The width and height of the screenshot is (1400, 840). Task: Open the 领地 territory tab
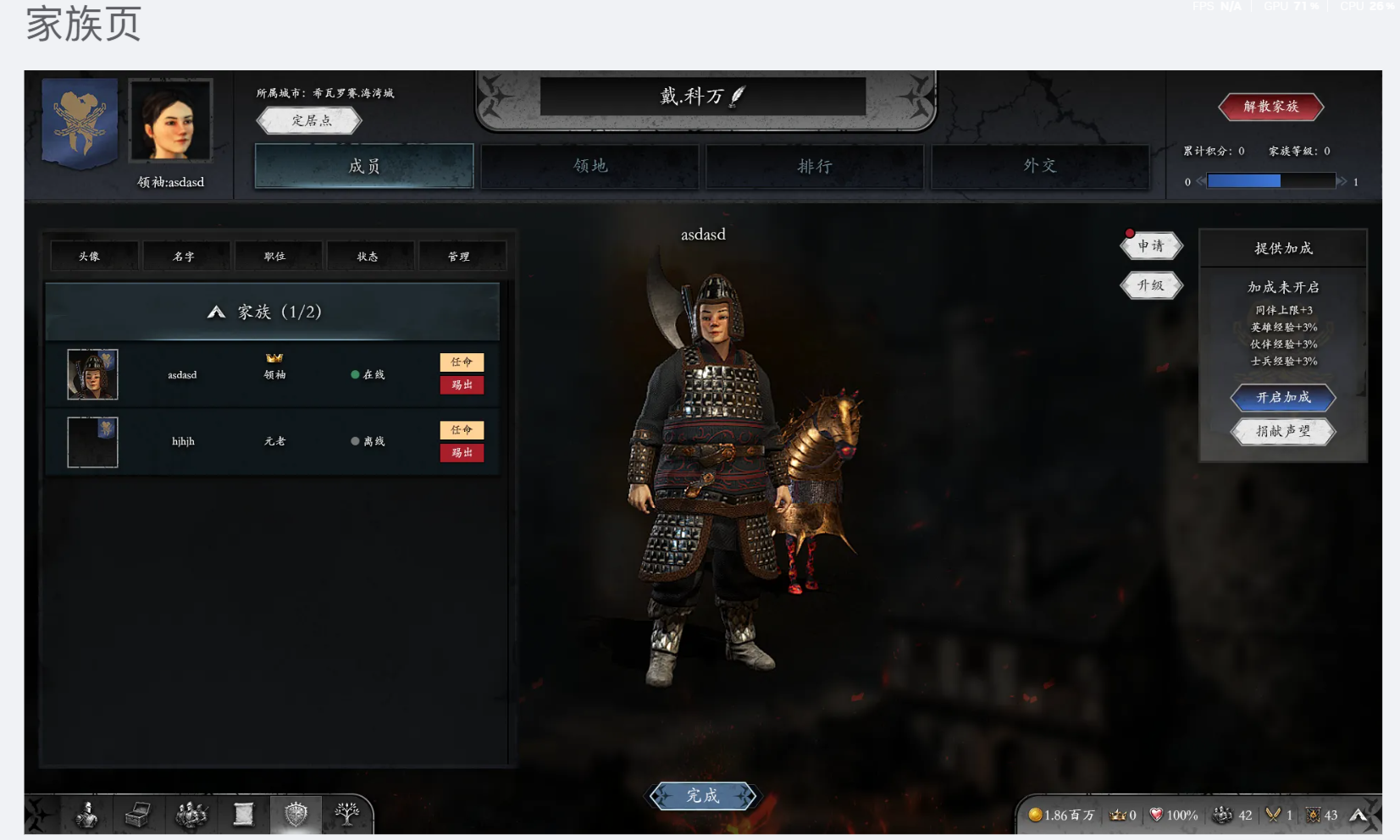(589, 166)
